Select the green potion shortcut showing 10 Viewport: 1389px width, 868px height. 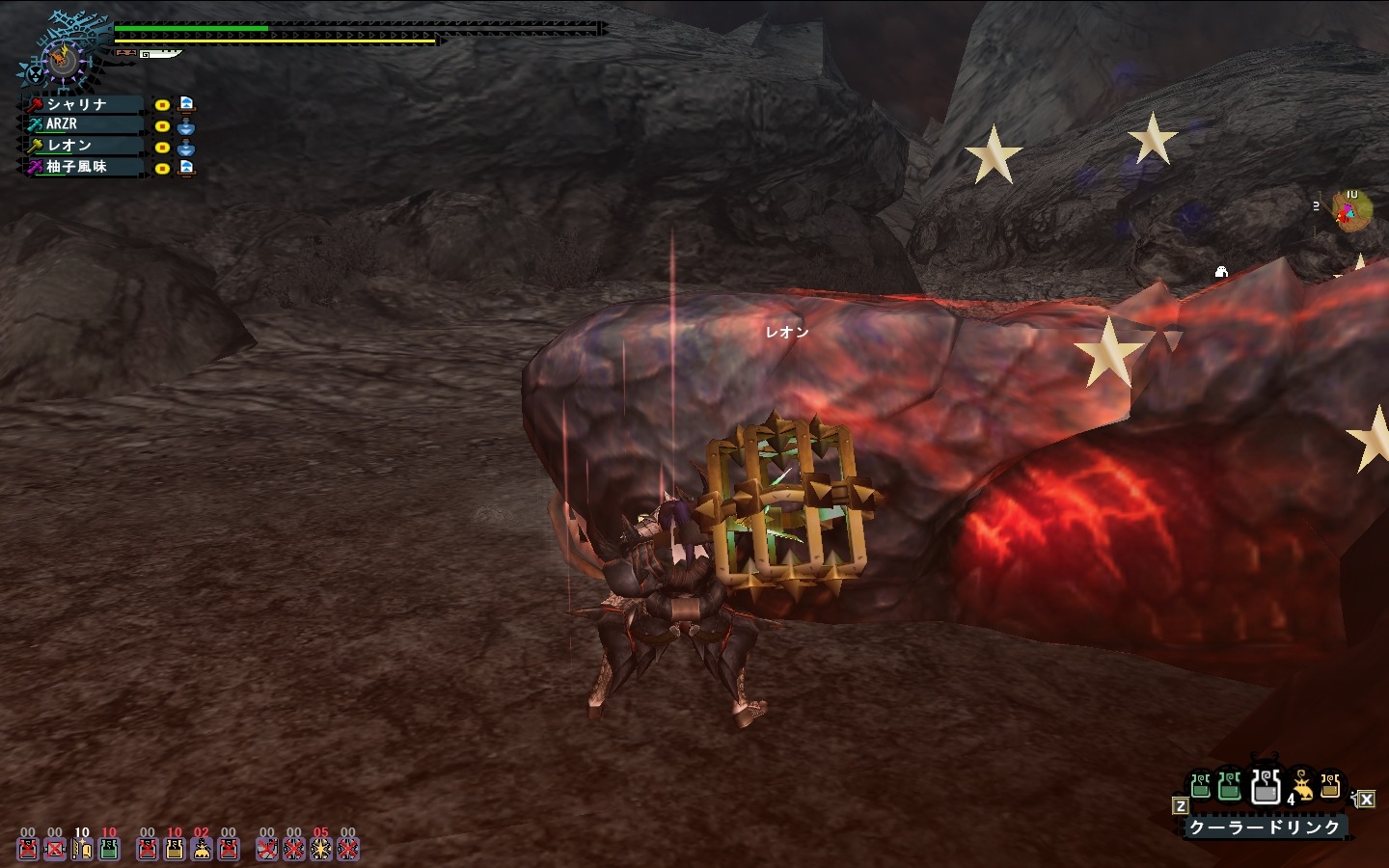(109, 848)
